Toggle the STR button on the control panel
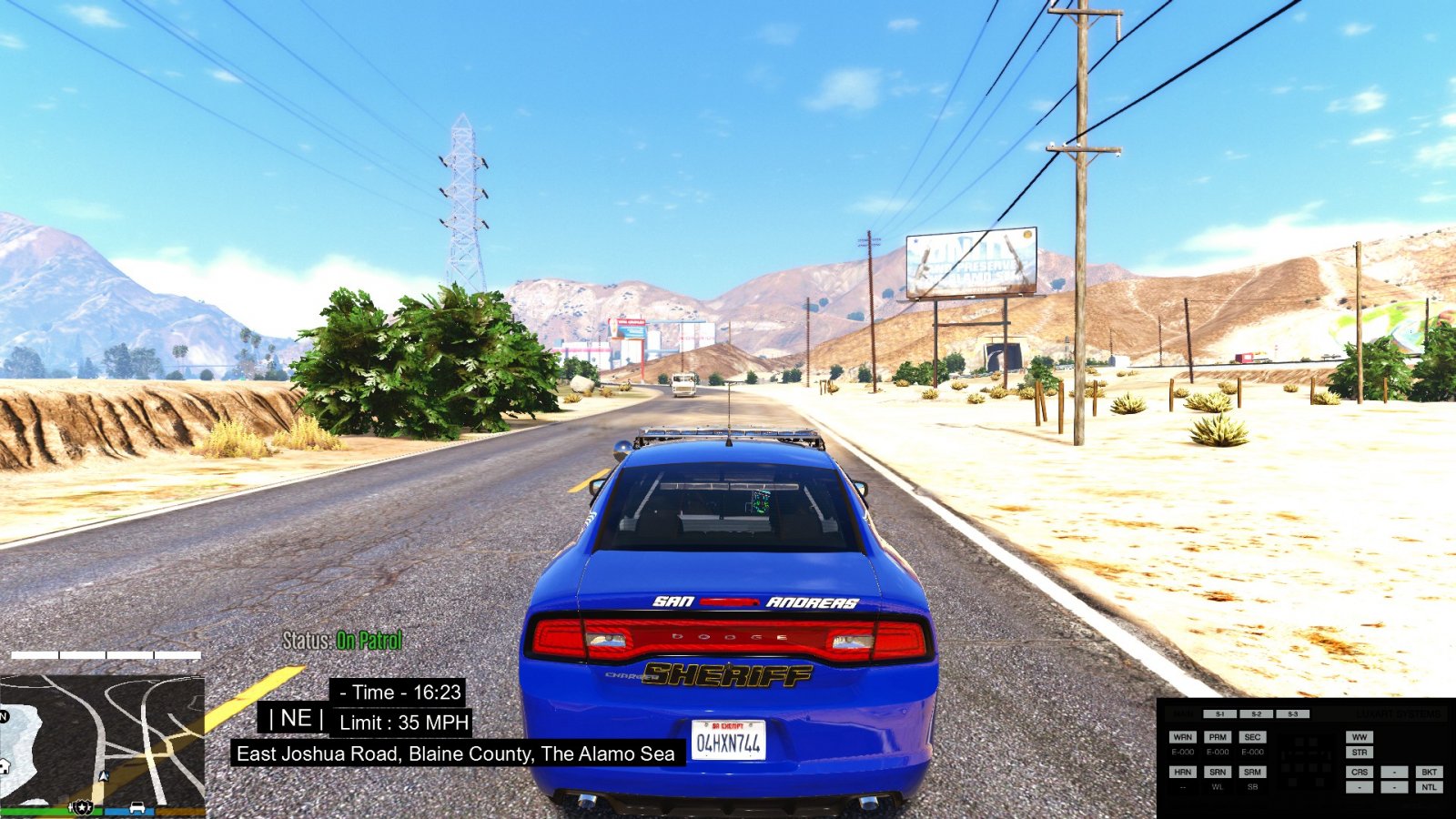Image resolution: width=1456 pixels, height=819 pixels. click(x=1360, y=753)
